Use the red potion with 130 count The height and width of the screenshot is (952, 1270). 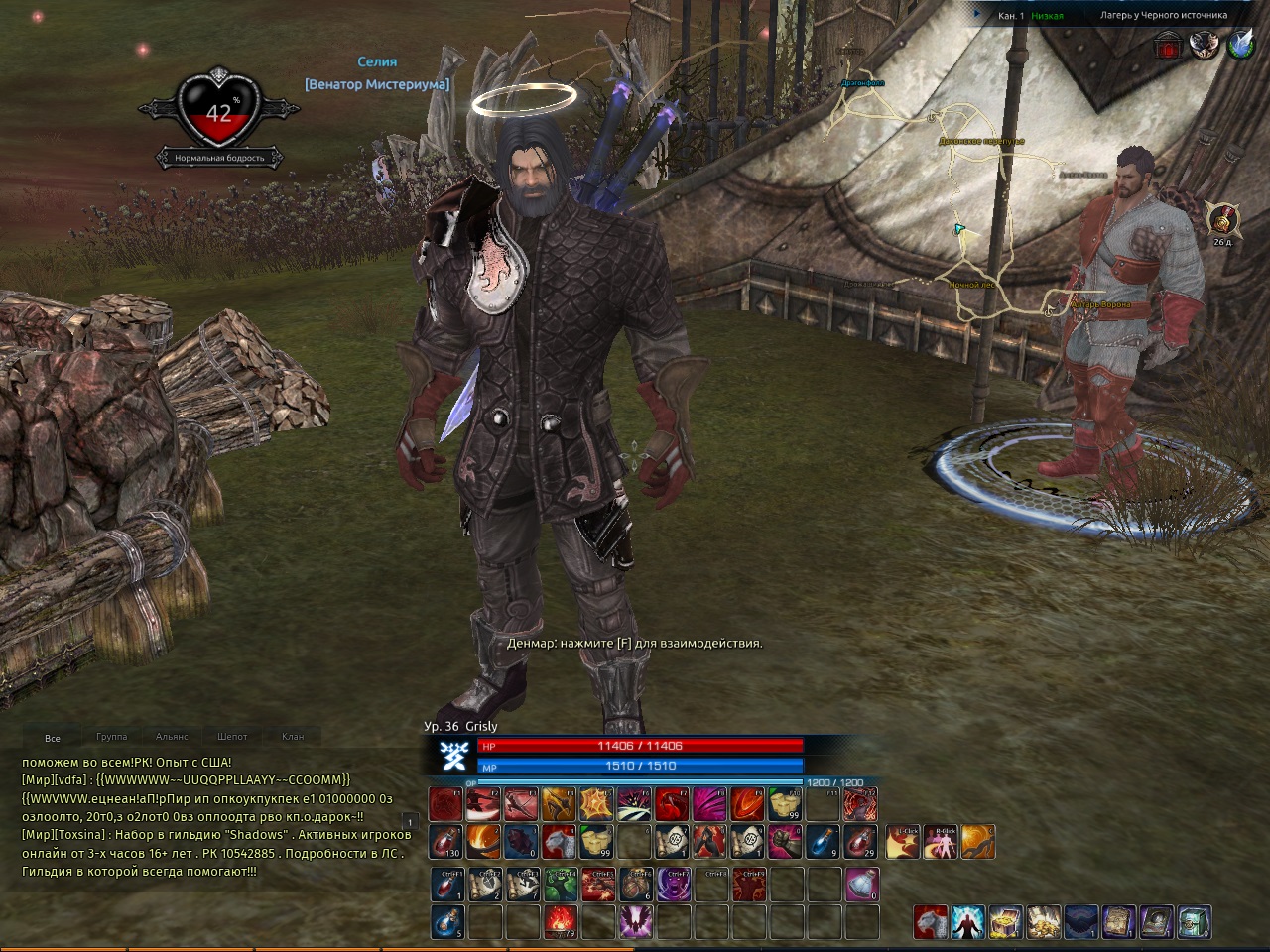(x=445, y=842)
